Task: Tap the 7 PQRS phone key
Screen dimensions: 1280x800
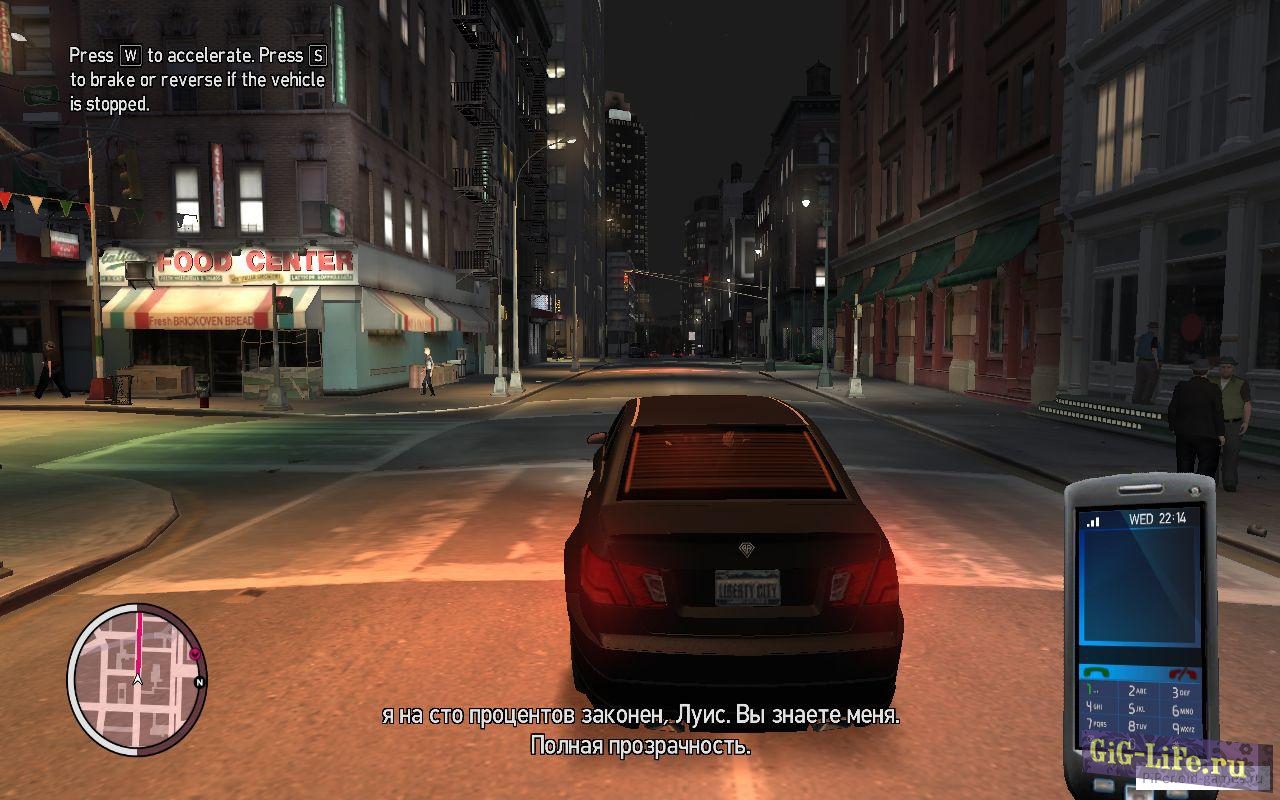Action: click(x=1096, y=725)
